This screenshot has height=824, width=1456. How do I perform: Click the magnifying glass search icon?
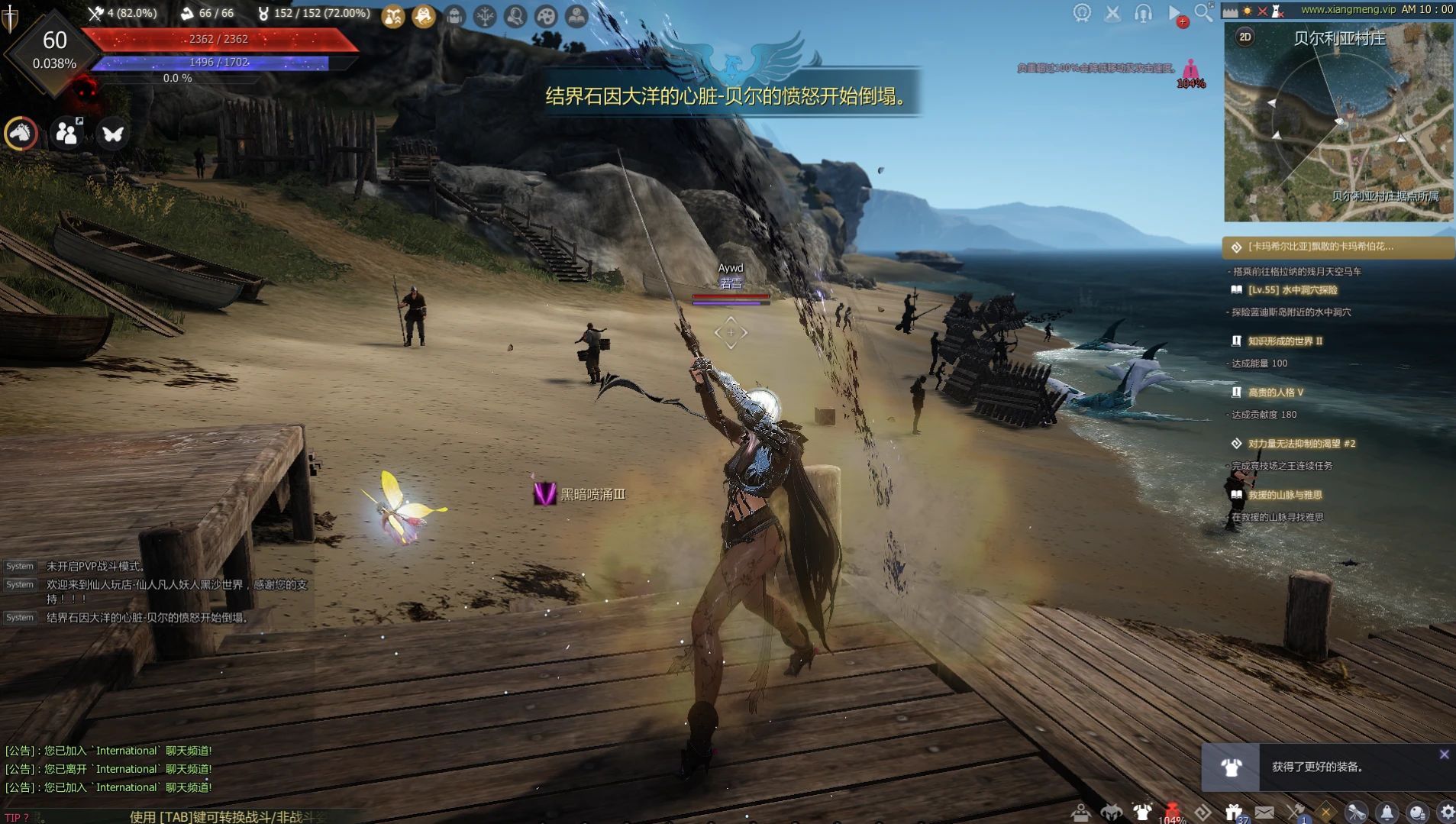pyautogui.click(x=1203, y=12)
